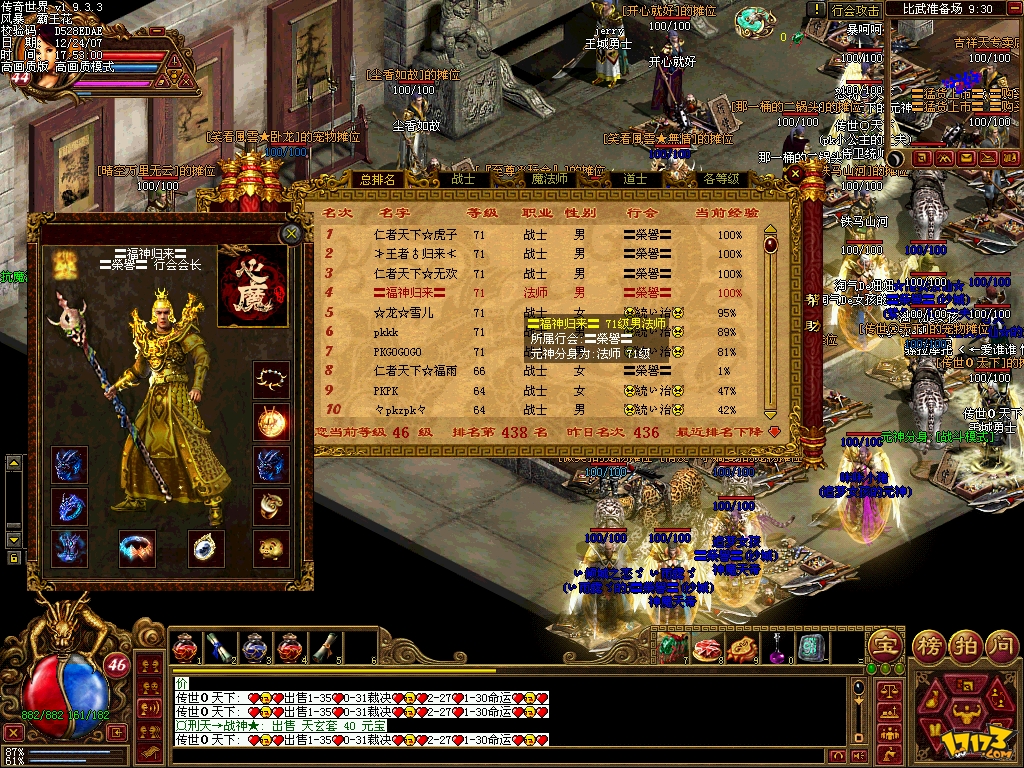The height and width of the screenshot is (768, 1024).
Task: Use the red potion in hotbar slot 1
Action: (185, 647)
